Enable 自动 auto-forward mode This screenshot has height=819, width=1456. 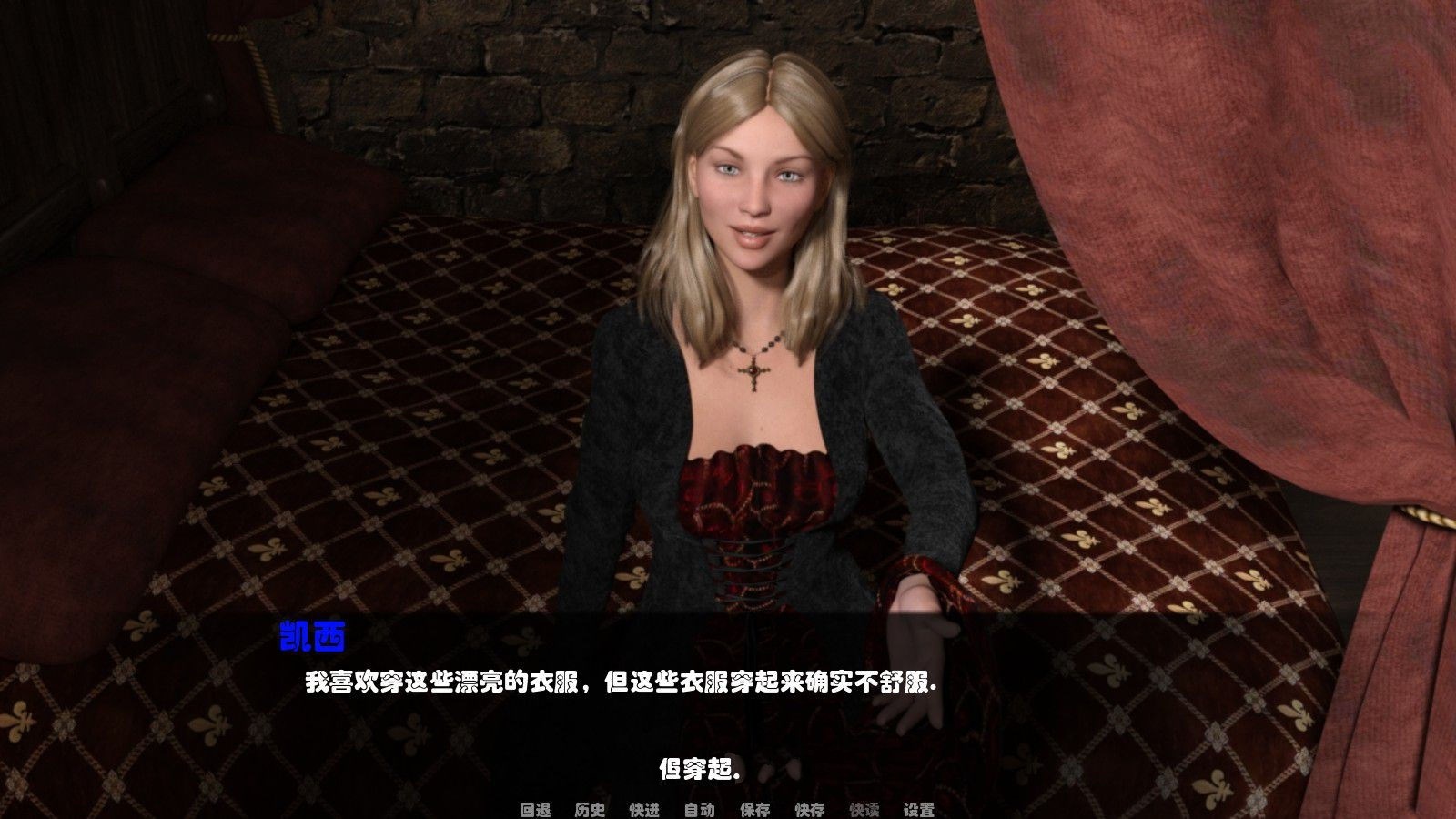pos(698,808)
